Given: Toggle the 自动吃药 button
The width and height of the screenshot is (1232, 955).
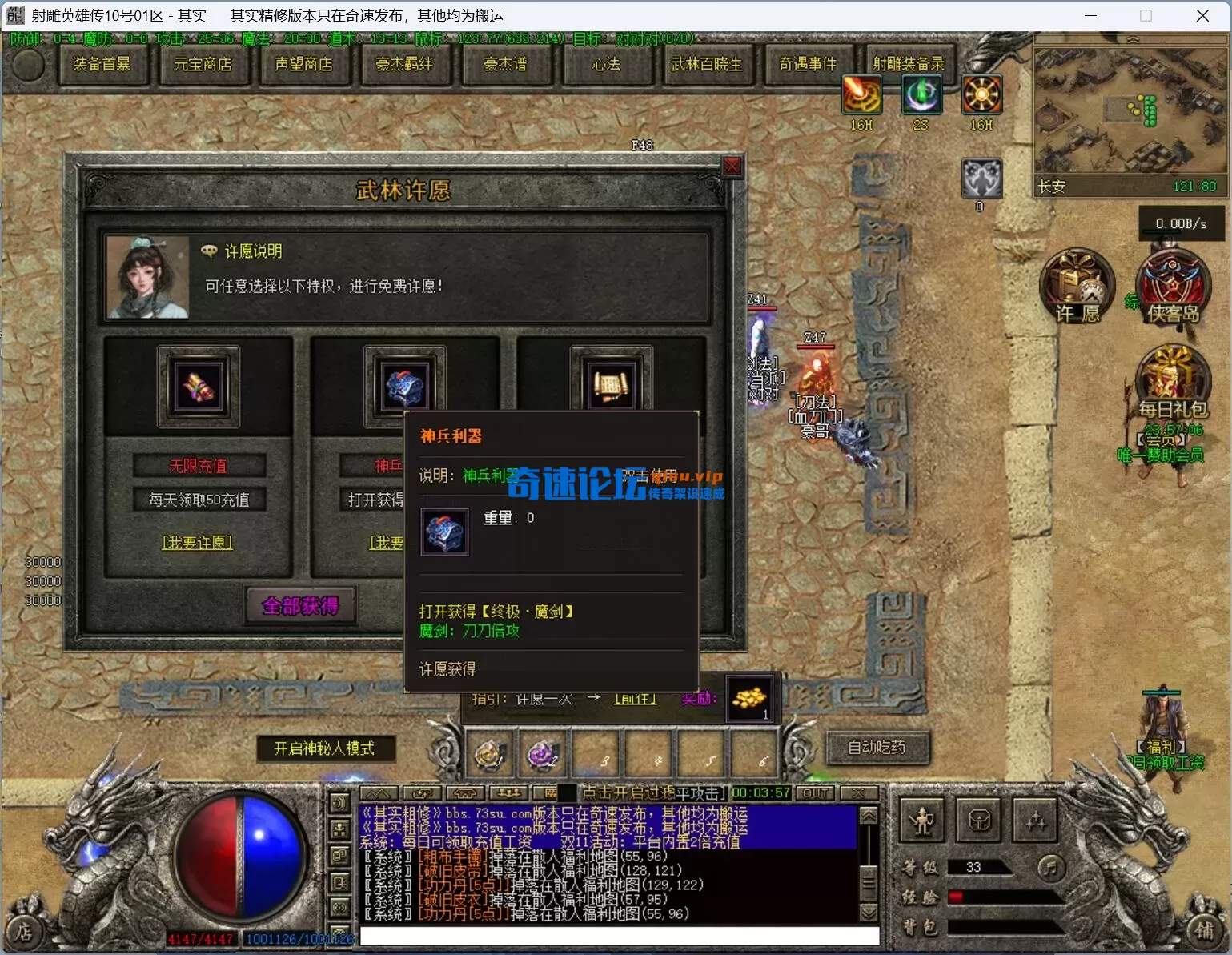Looking at the screenshot, I should pyautogui.click(x=877, y=747).
